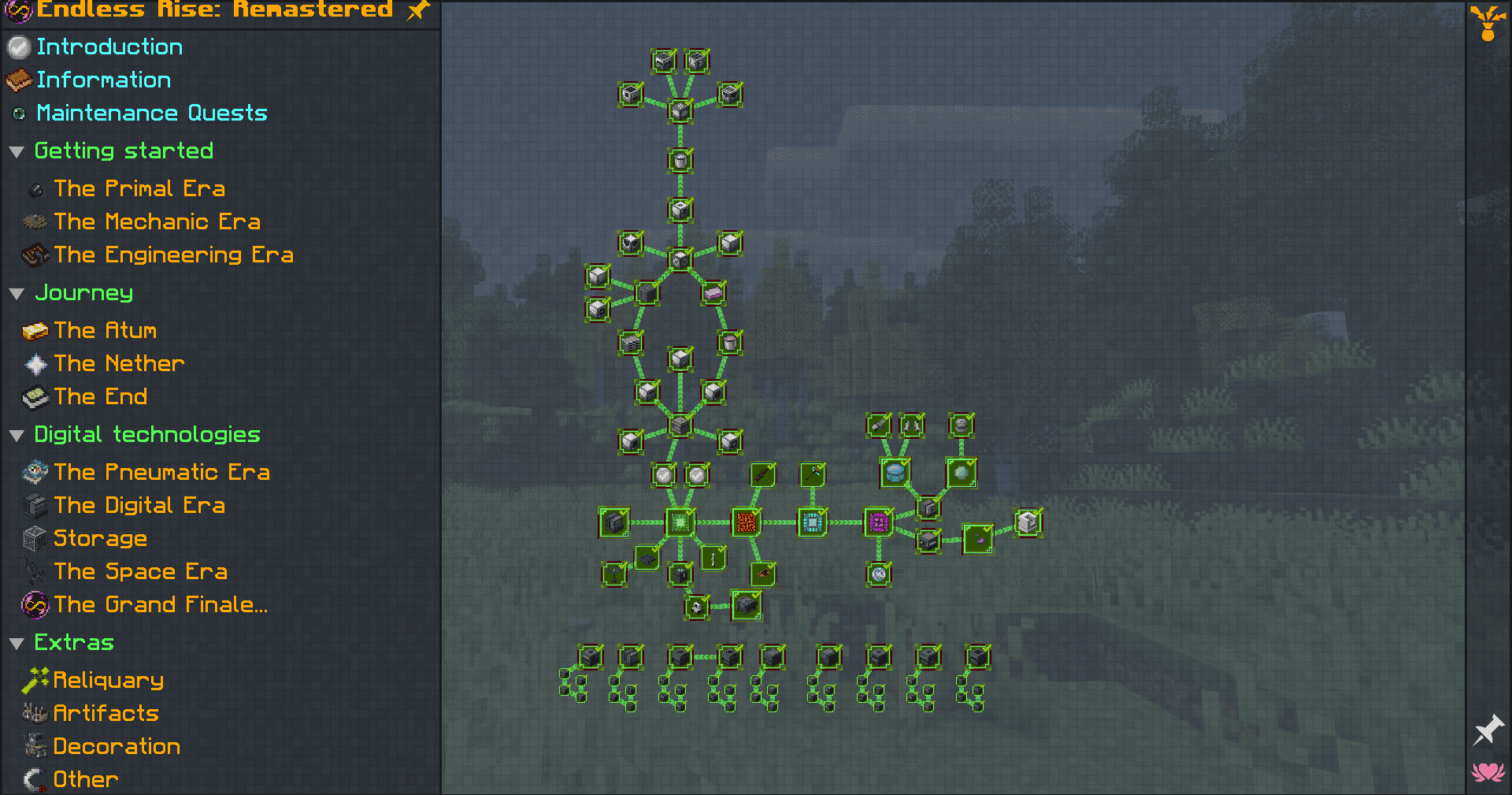Open The Grand Finale chapter
The height and width of the screenshot is (795, 1512).
(161, 604)
